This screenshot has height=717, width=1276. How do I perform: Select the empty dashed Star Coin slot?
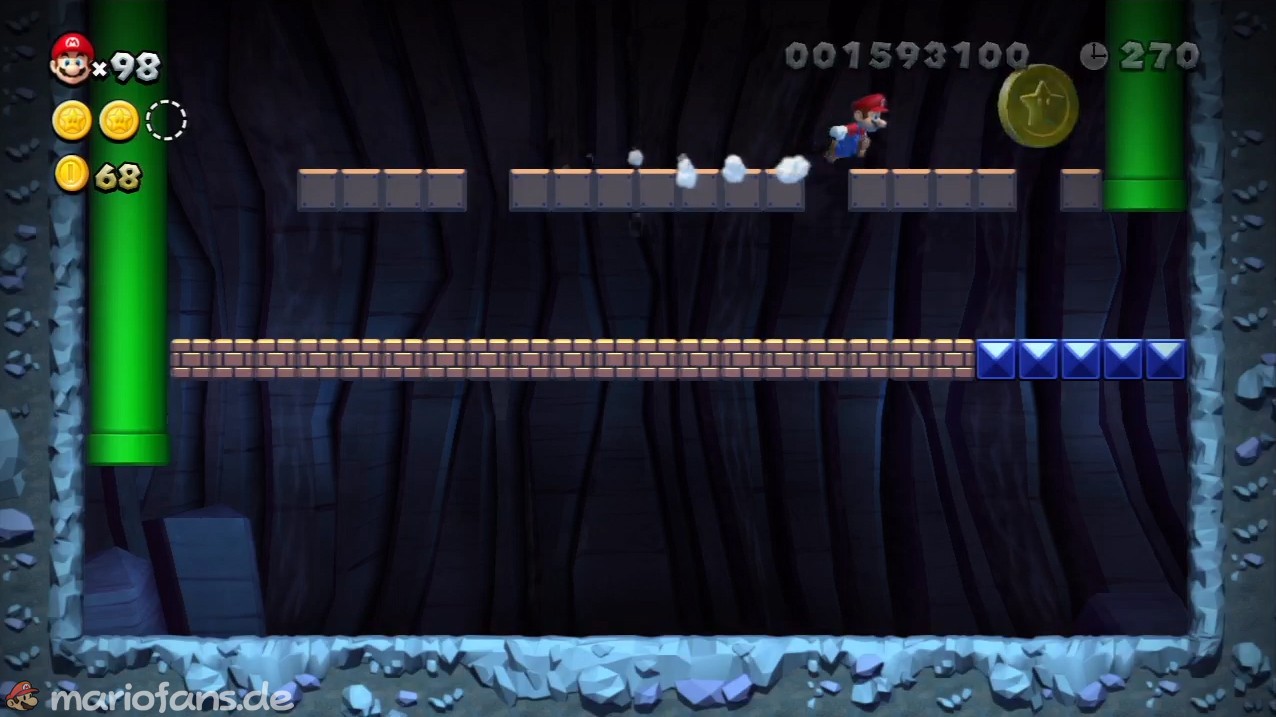tap(166, 121)
